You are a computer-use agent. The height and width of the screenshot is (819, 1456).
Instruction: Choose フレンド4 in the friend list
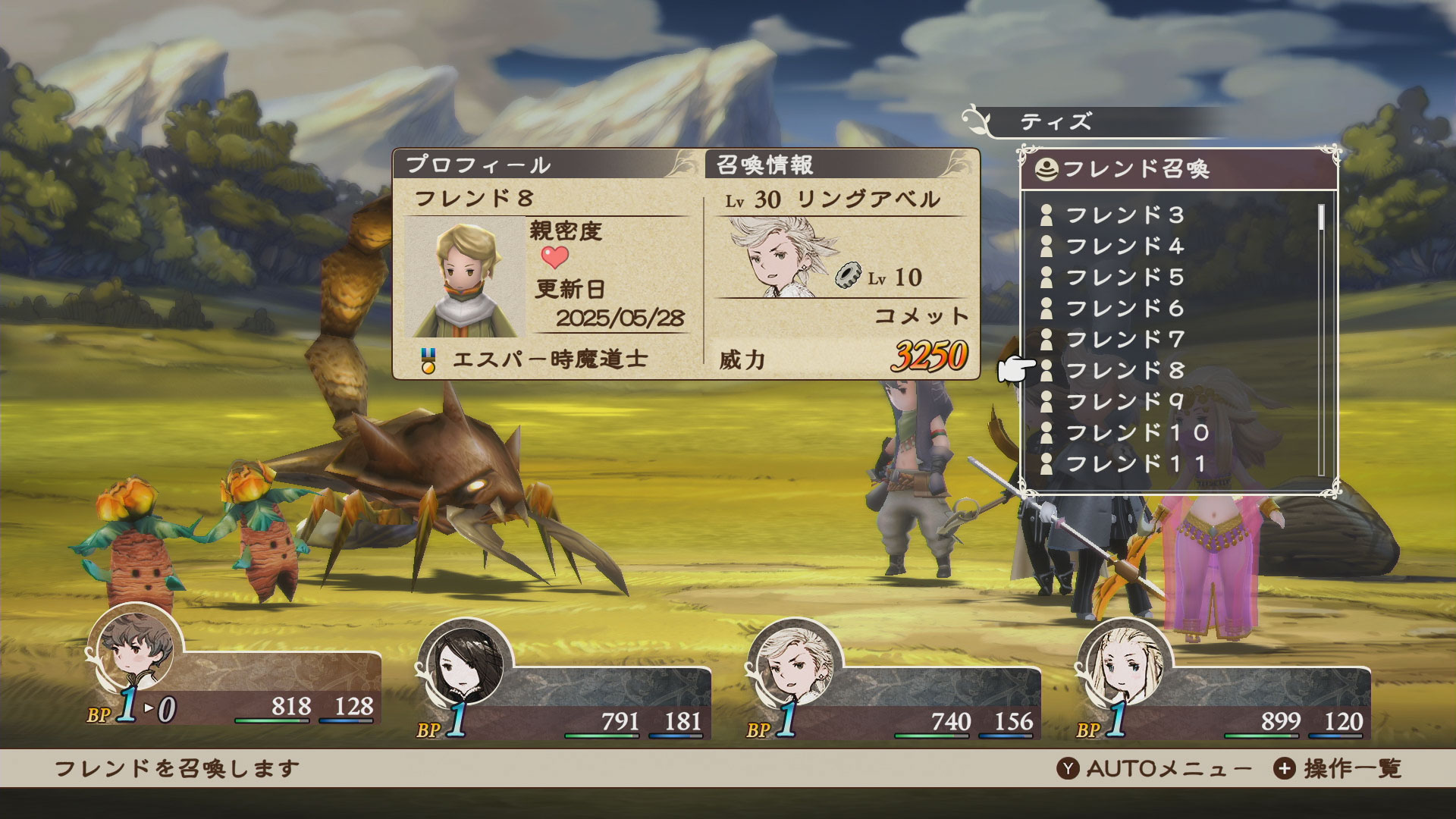click(1125, 246)
